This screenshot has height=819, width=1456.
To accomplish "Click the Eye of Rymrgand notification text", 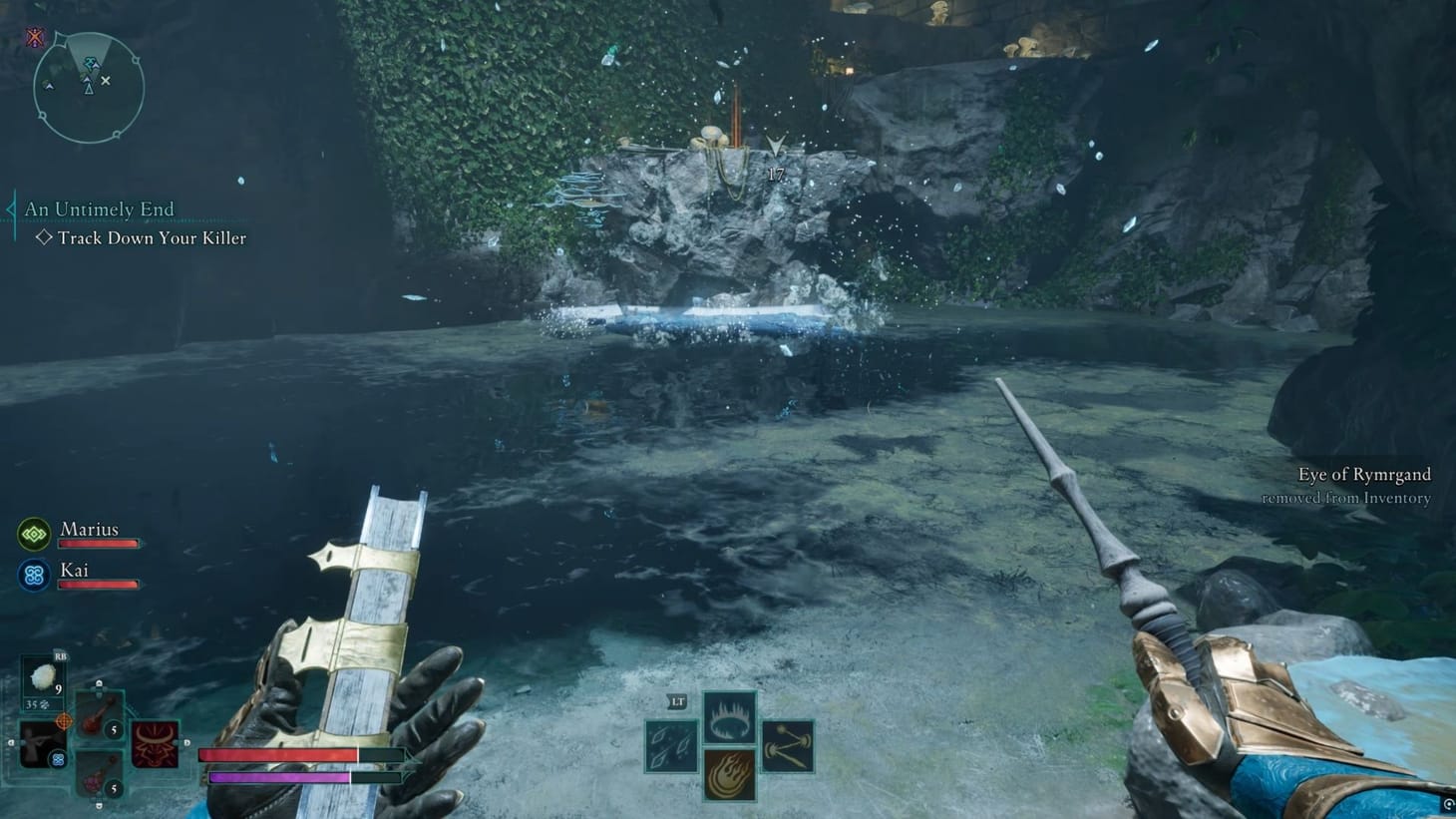I will 1365,475.
